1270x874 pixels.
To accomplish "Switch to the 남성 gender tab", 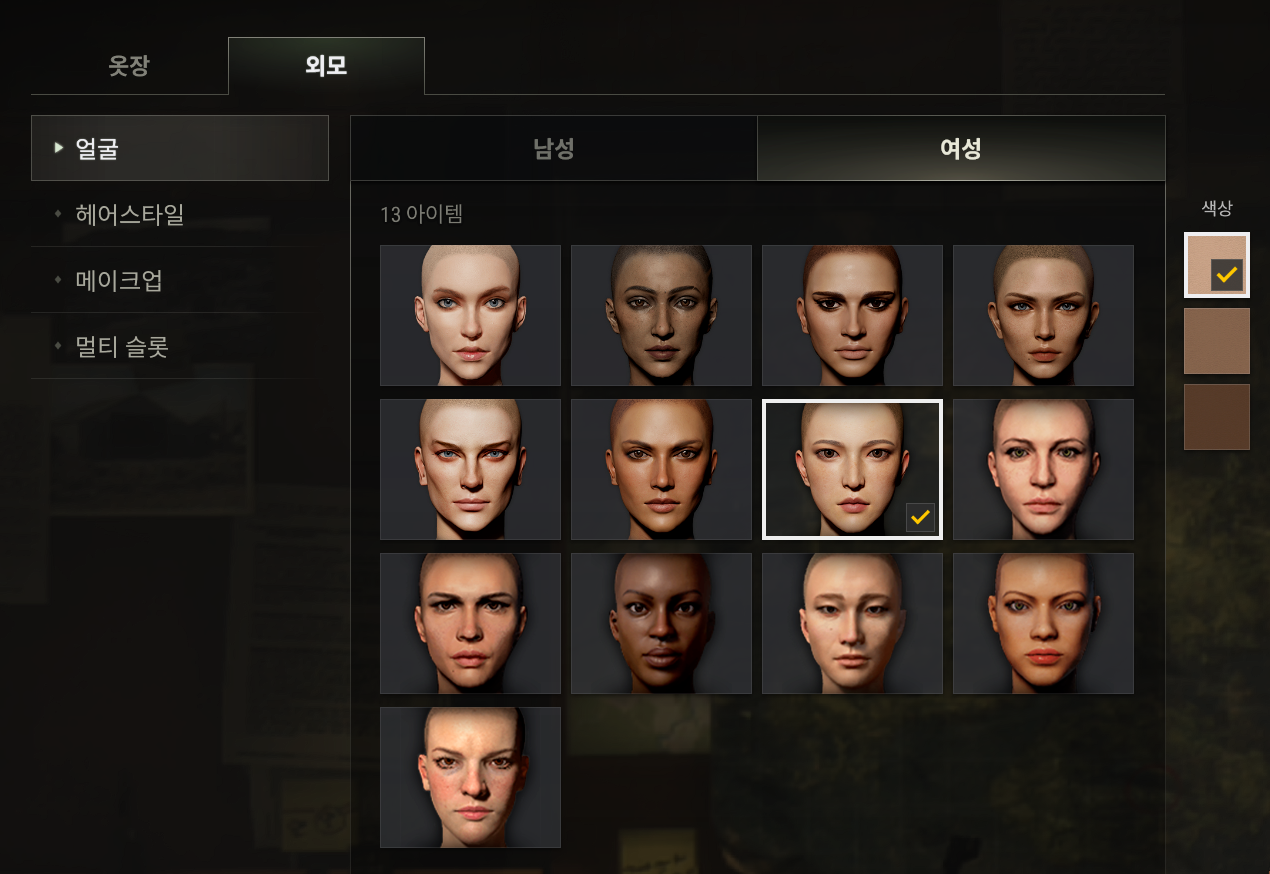I will 553,148.
